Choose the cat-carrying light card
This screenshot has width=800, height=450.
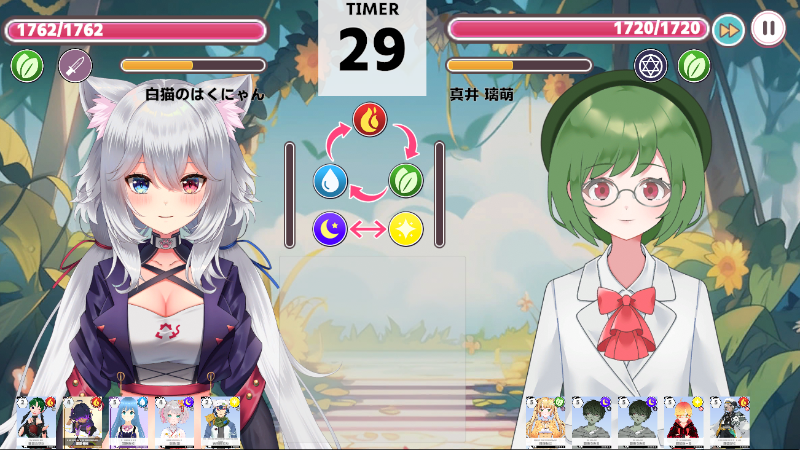[x=221, y=421]
